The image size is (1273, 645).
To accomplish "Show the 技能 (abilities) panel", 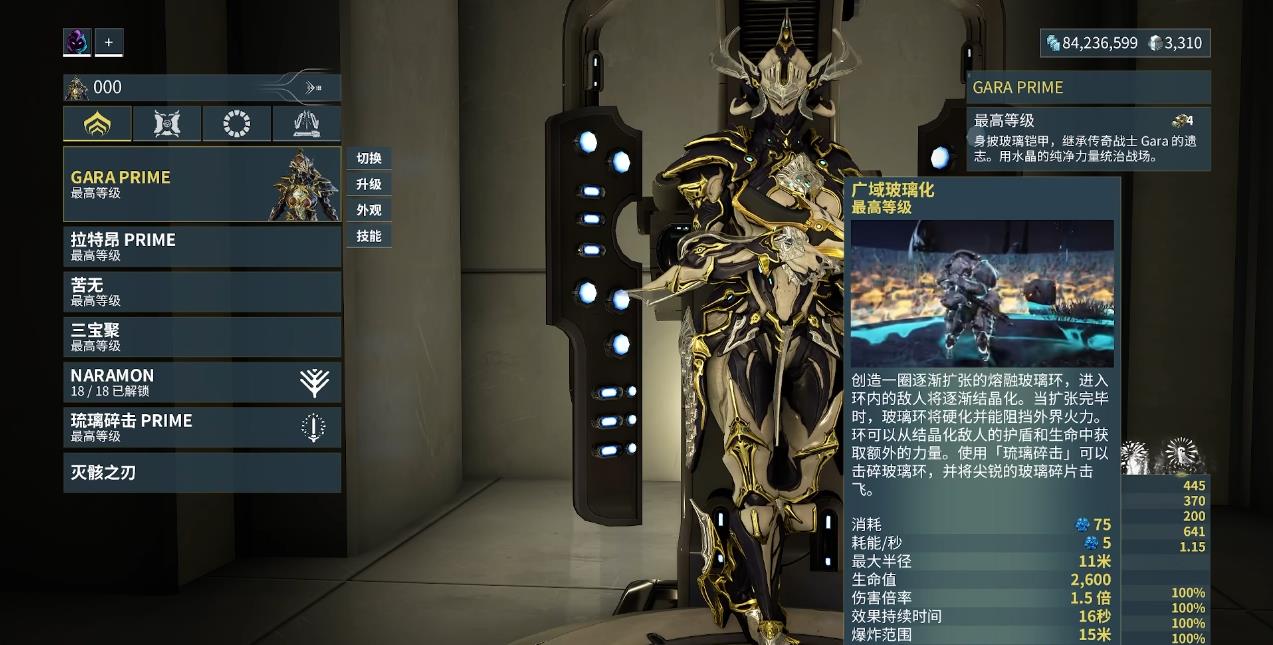I will point(369,236).
